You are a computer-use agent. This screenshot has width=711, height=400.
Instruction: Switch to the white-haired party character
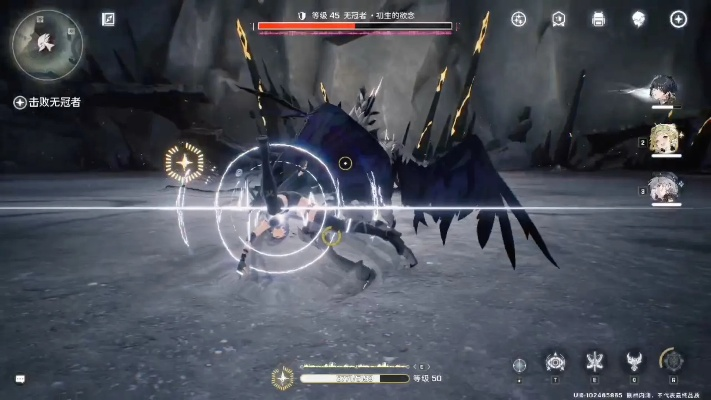click(x=663, y=187)
